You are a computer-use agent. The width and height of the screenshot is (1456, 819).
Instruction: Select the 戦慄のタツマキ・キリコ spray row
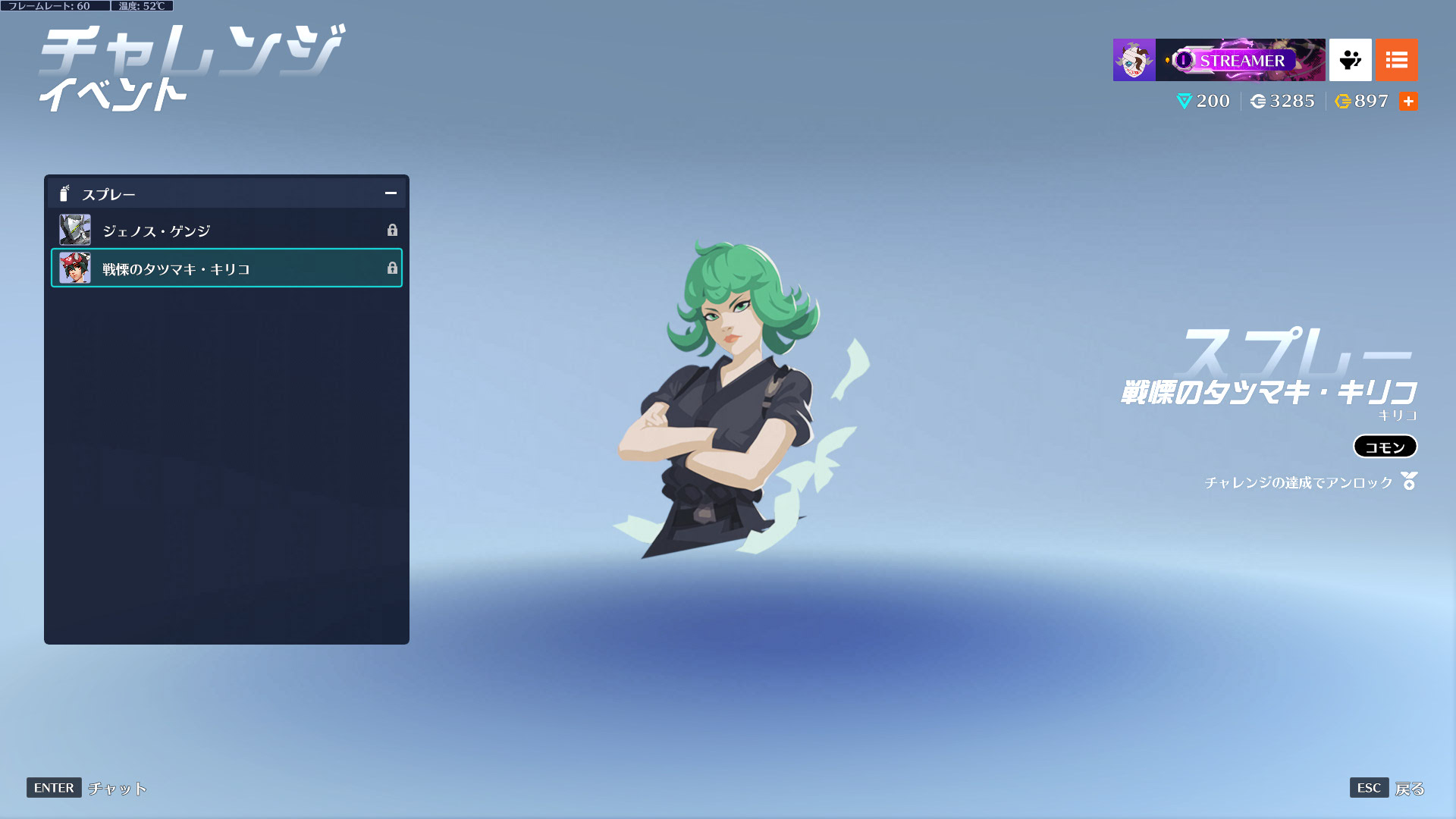(x=227, y=268)
